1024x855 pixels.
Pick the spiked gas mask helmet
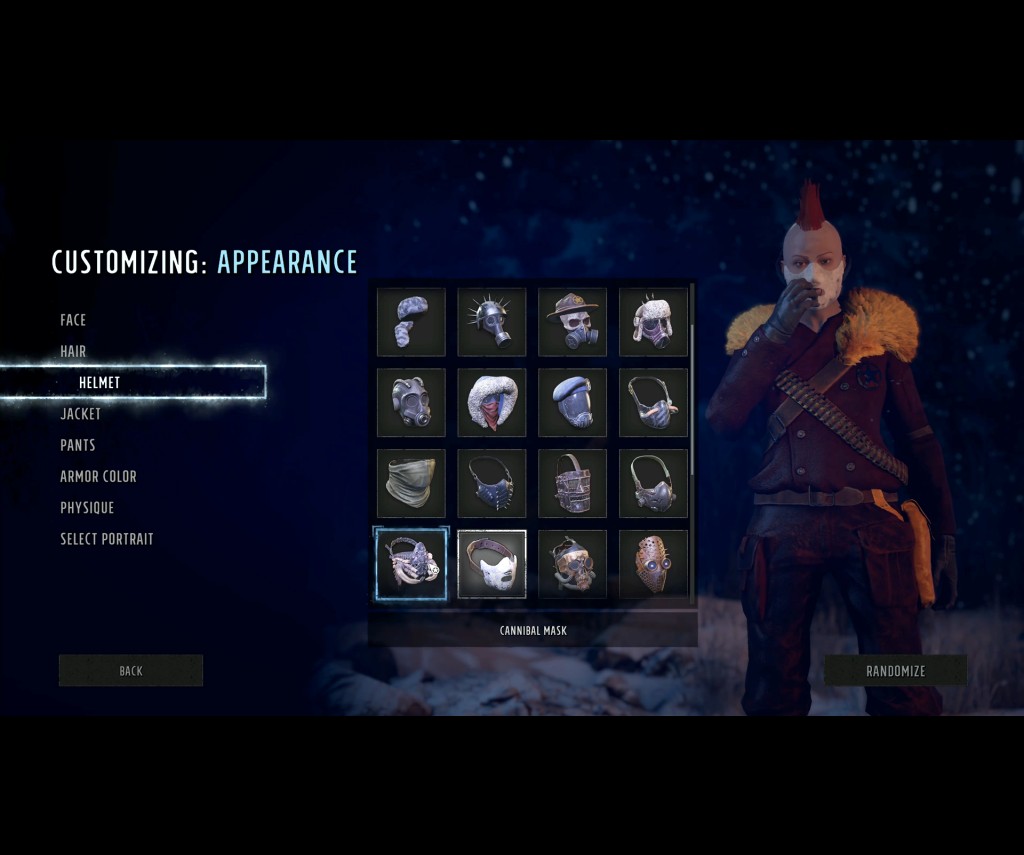492,322
